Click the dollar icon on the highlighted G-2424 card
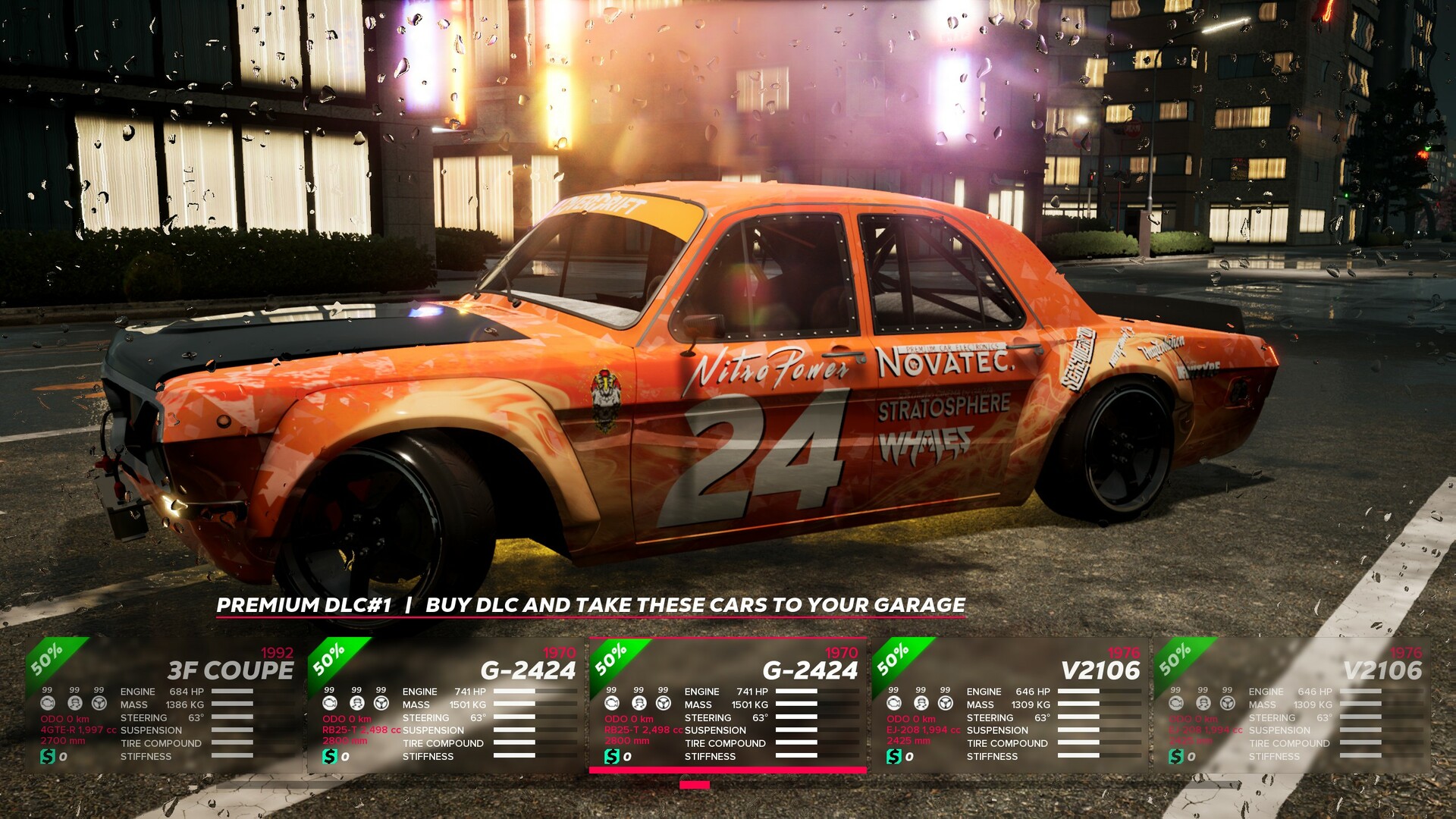 612,755
